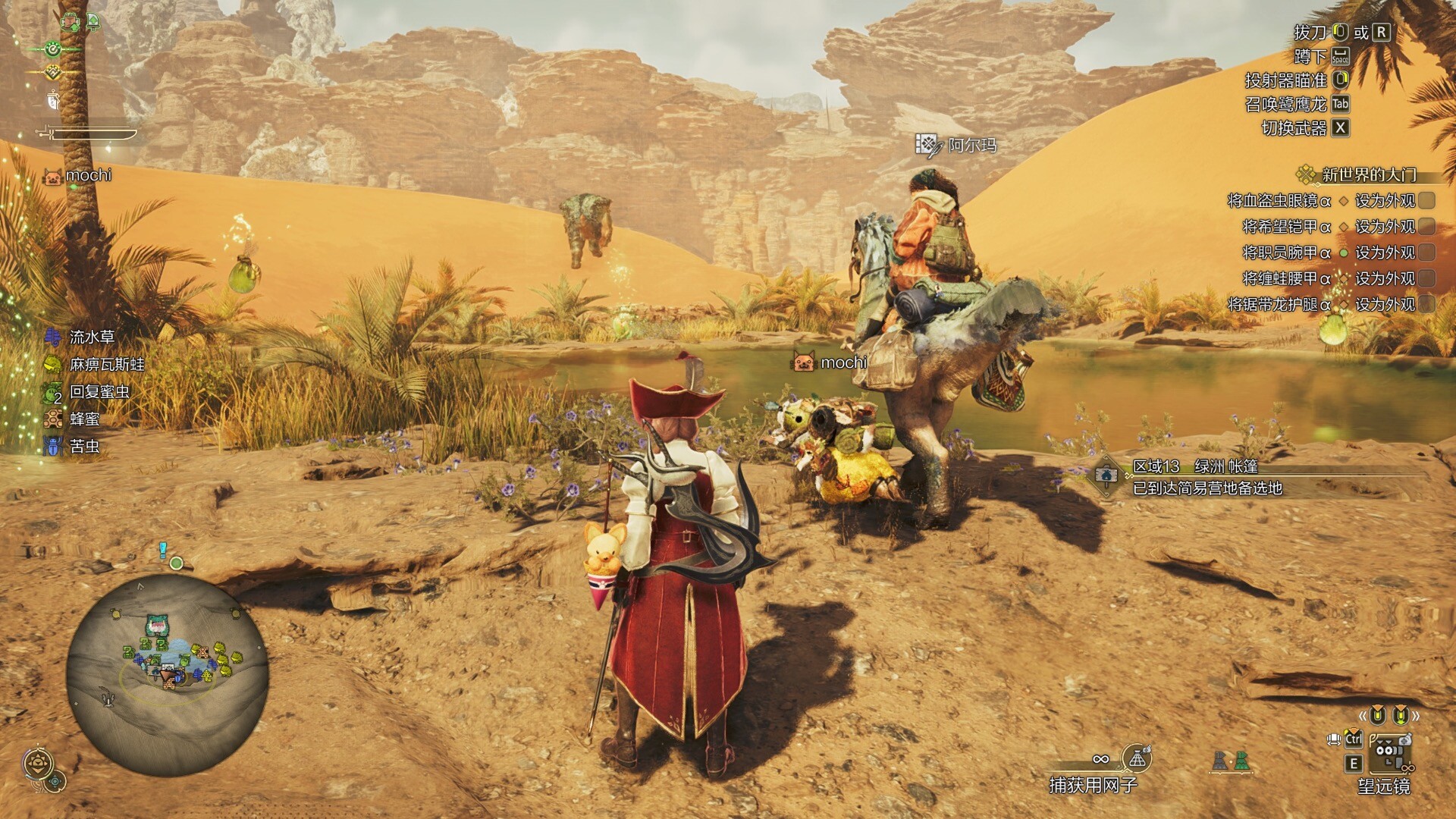Tick the 将缠蛙腰甲α objective checkbox

coord(1426,278)
